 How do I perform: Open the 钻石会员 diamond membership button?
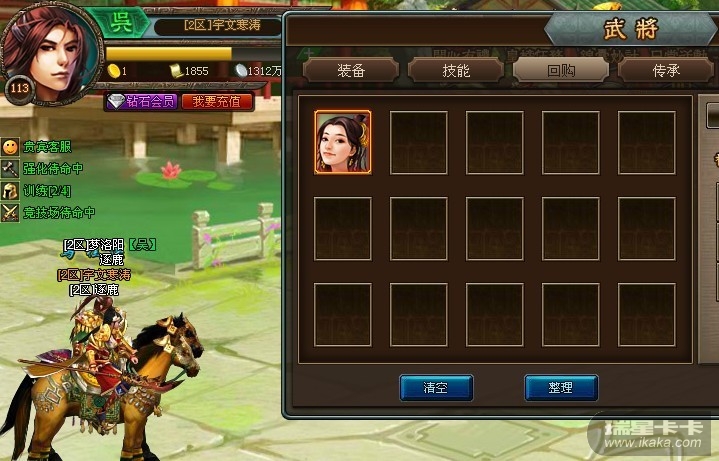click(141, 102)
